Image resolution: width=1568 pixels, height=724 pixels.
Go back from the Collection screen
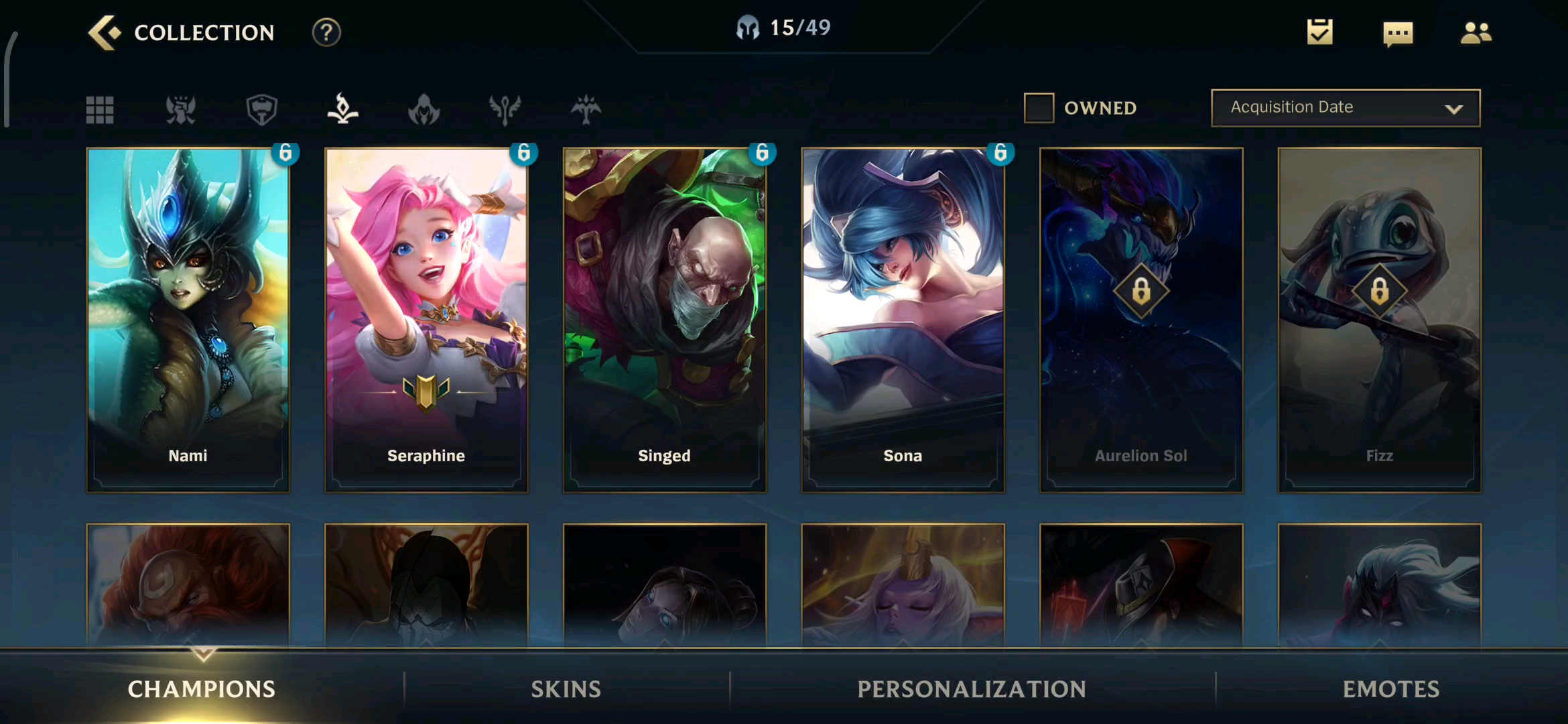(105, 32)
